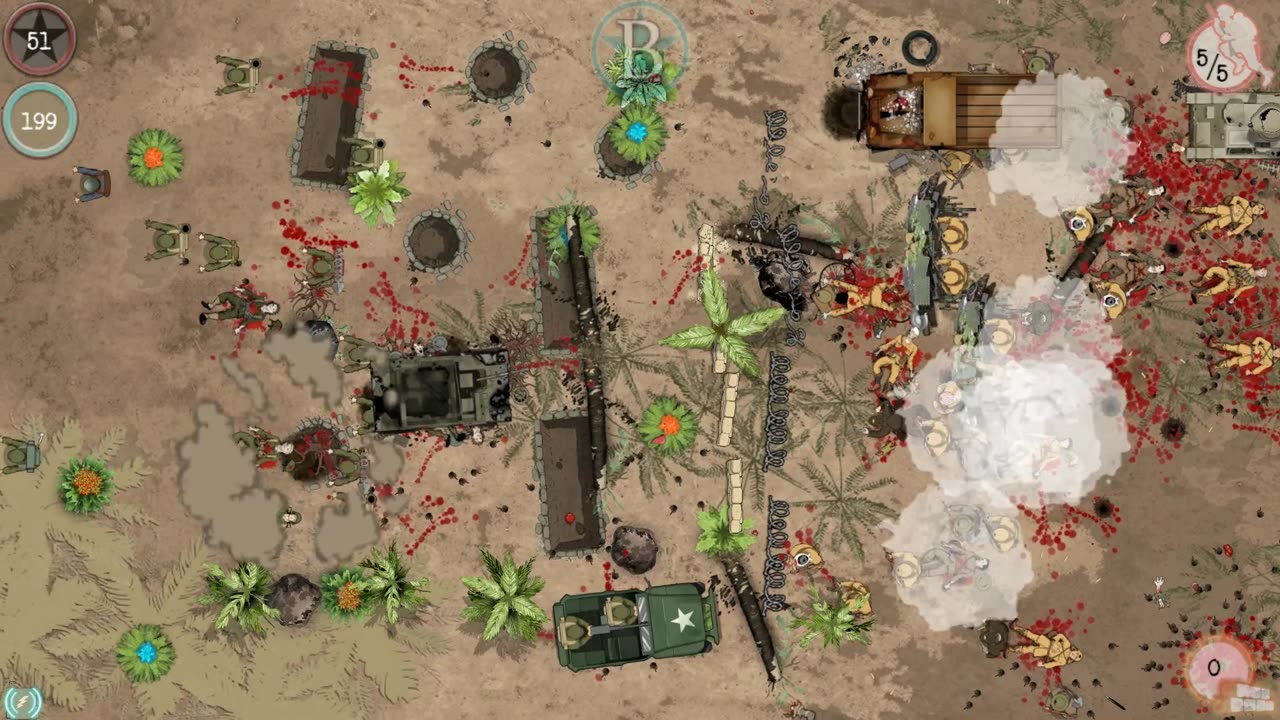Screen dimensions: 1280x720
Task: Select the sandbag build icon showing 0
Action: pos(1217,668)
